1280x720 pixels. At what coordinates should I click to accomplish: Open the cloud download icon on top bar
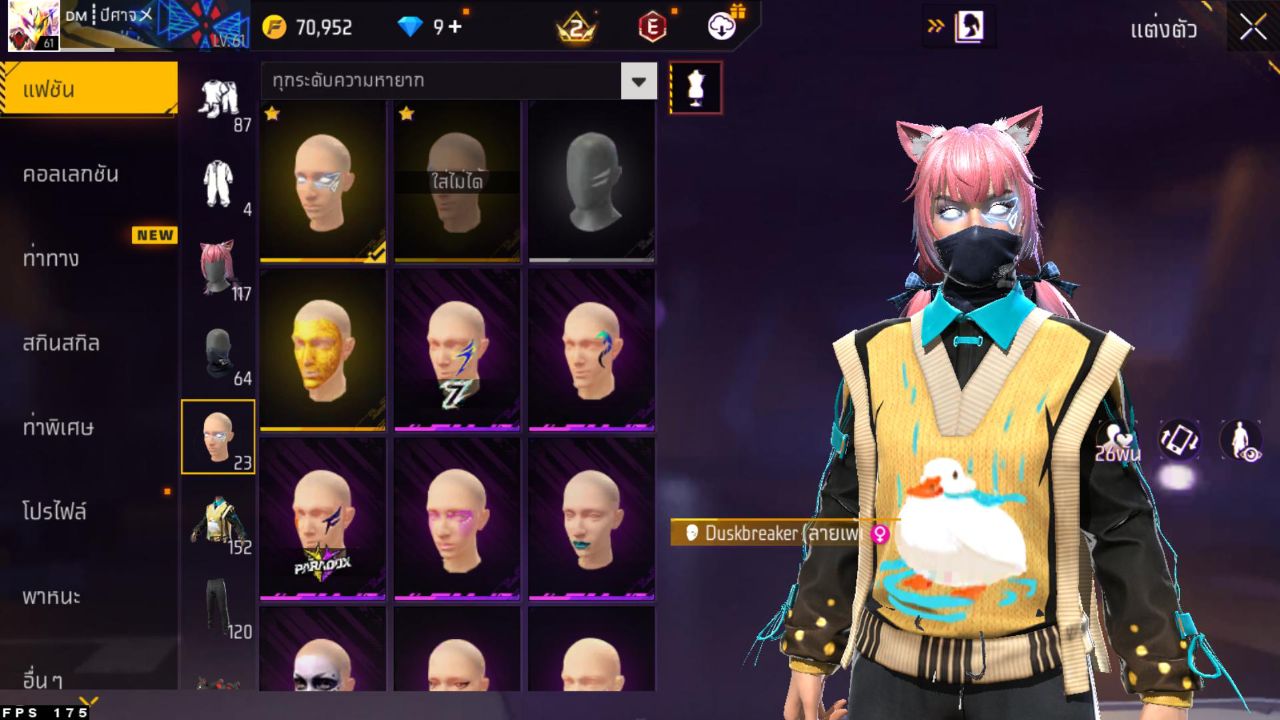click(722, 27)
